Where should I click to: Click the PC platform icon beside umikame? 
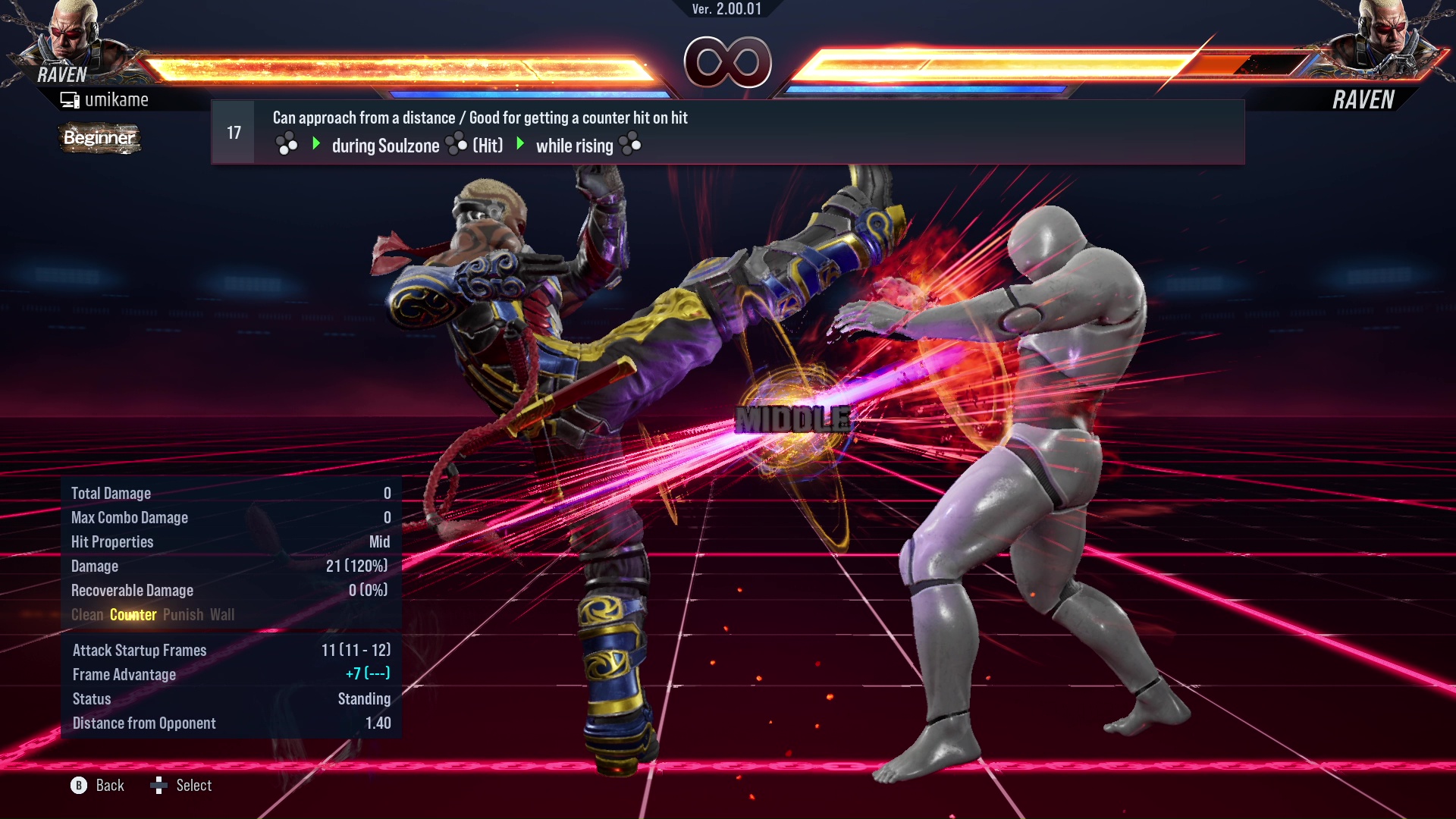69,99
